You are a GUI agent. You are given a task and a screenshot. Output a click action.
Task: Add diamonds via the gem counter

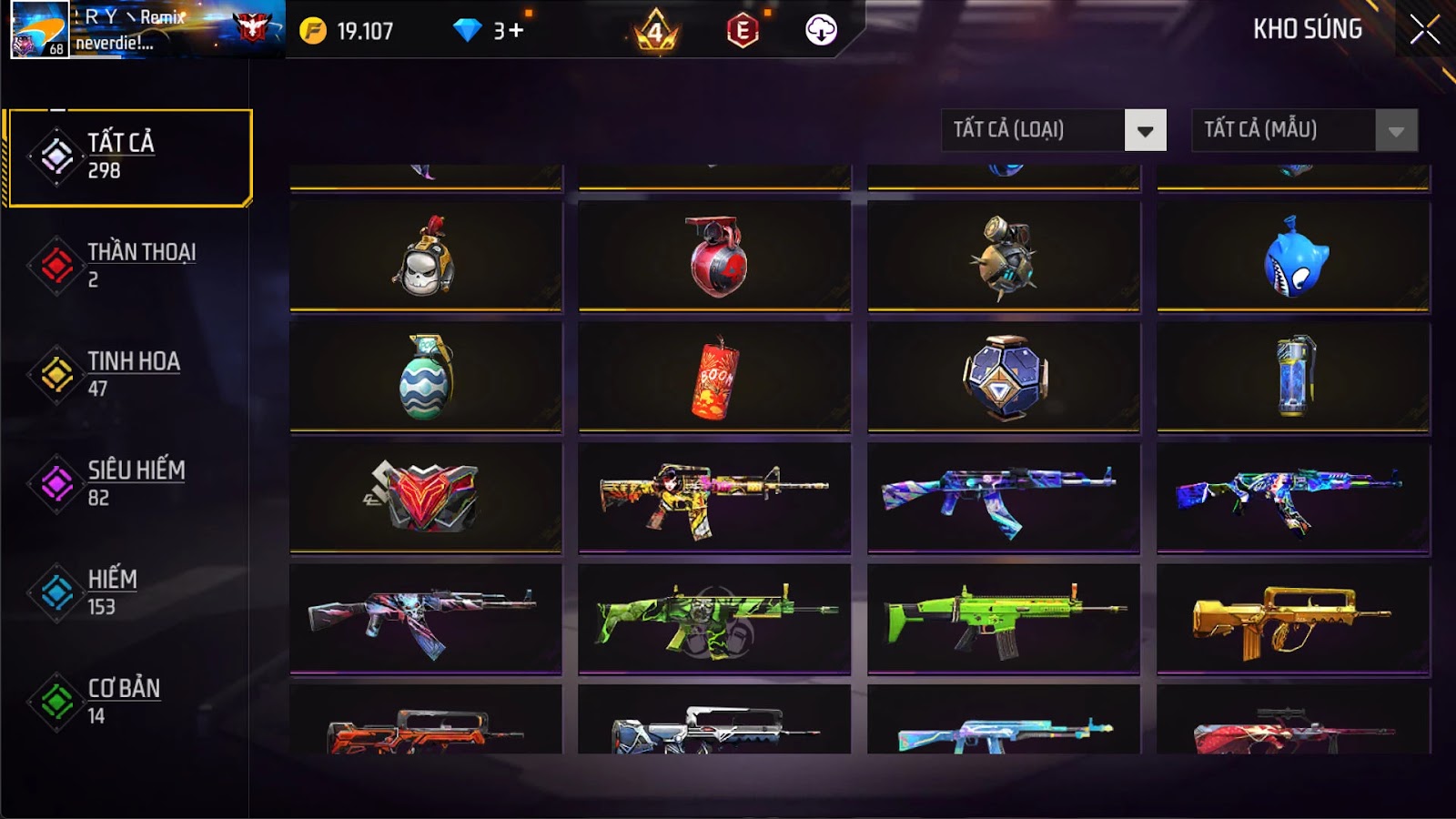tap(508, 31)
